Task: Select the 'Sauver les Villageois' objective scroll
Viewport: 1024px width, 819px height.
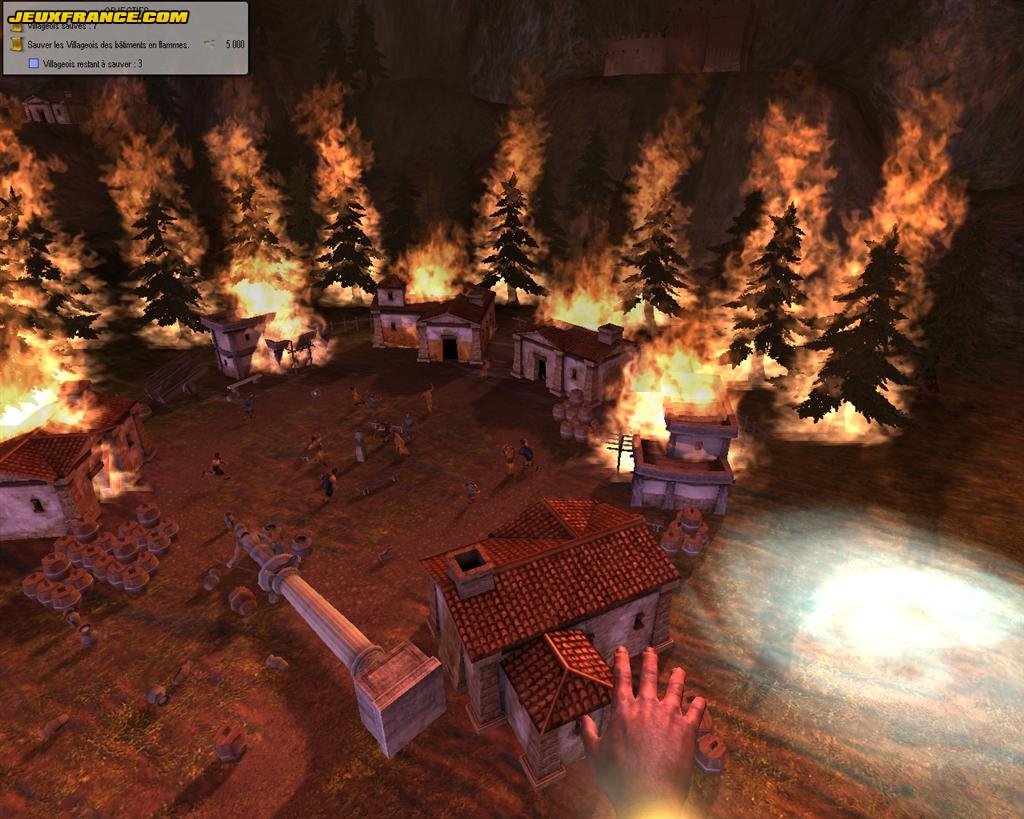Action: coord(16,44)
